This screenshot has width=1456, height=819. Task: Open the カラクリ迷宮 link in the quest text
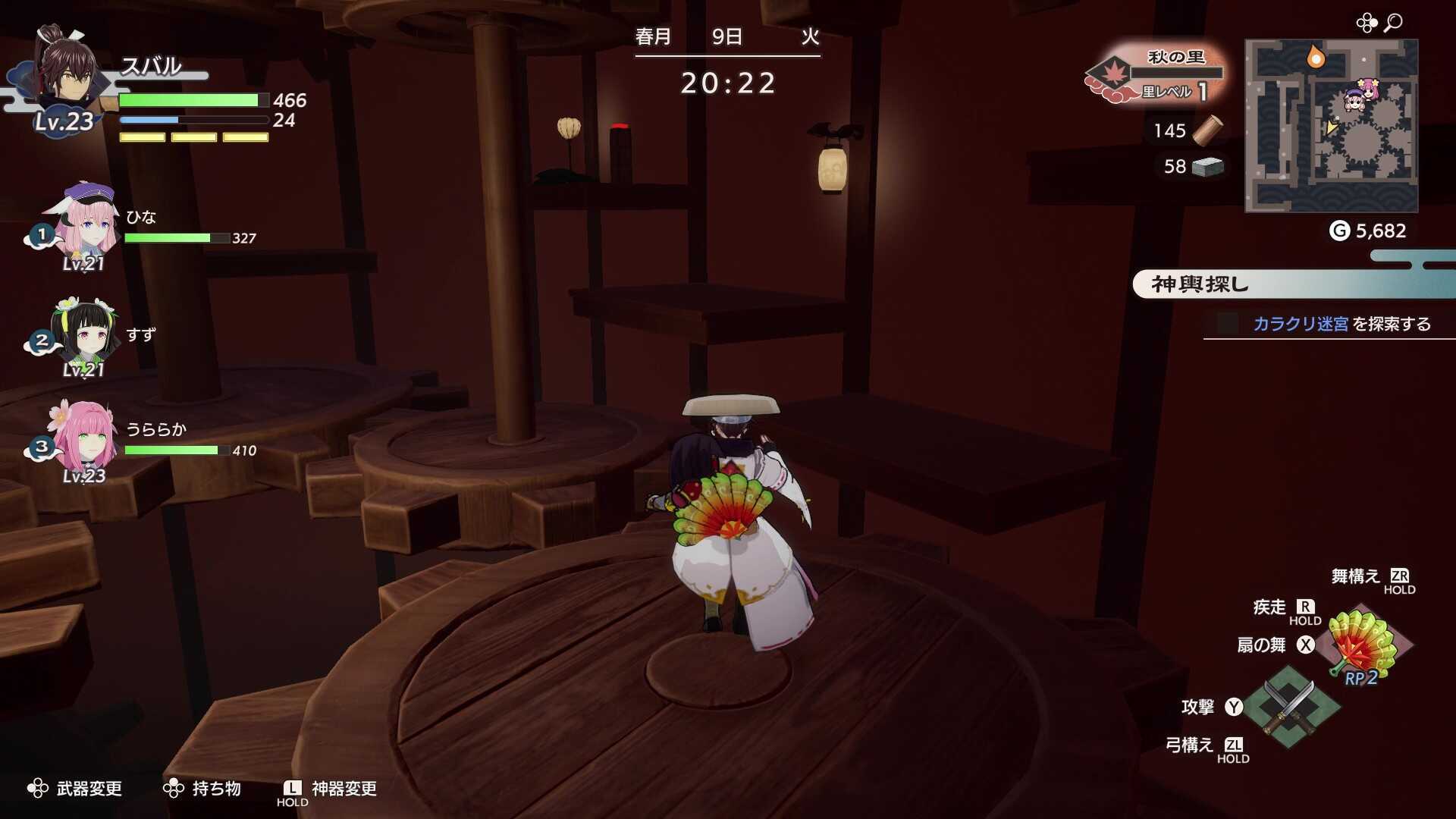click(x=1298, y=323)
